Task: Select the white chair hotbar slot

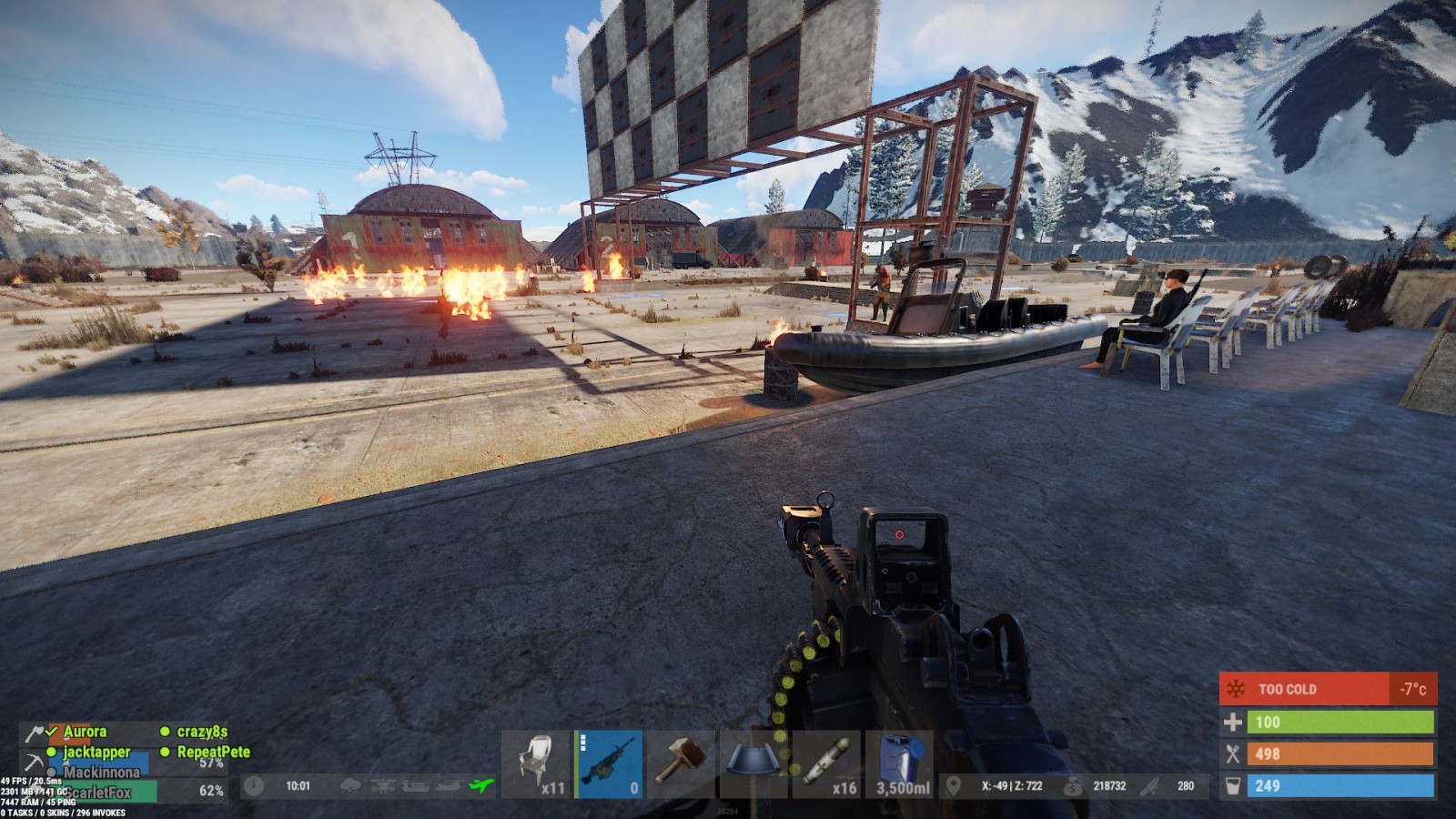Action: tap(537, 763)
